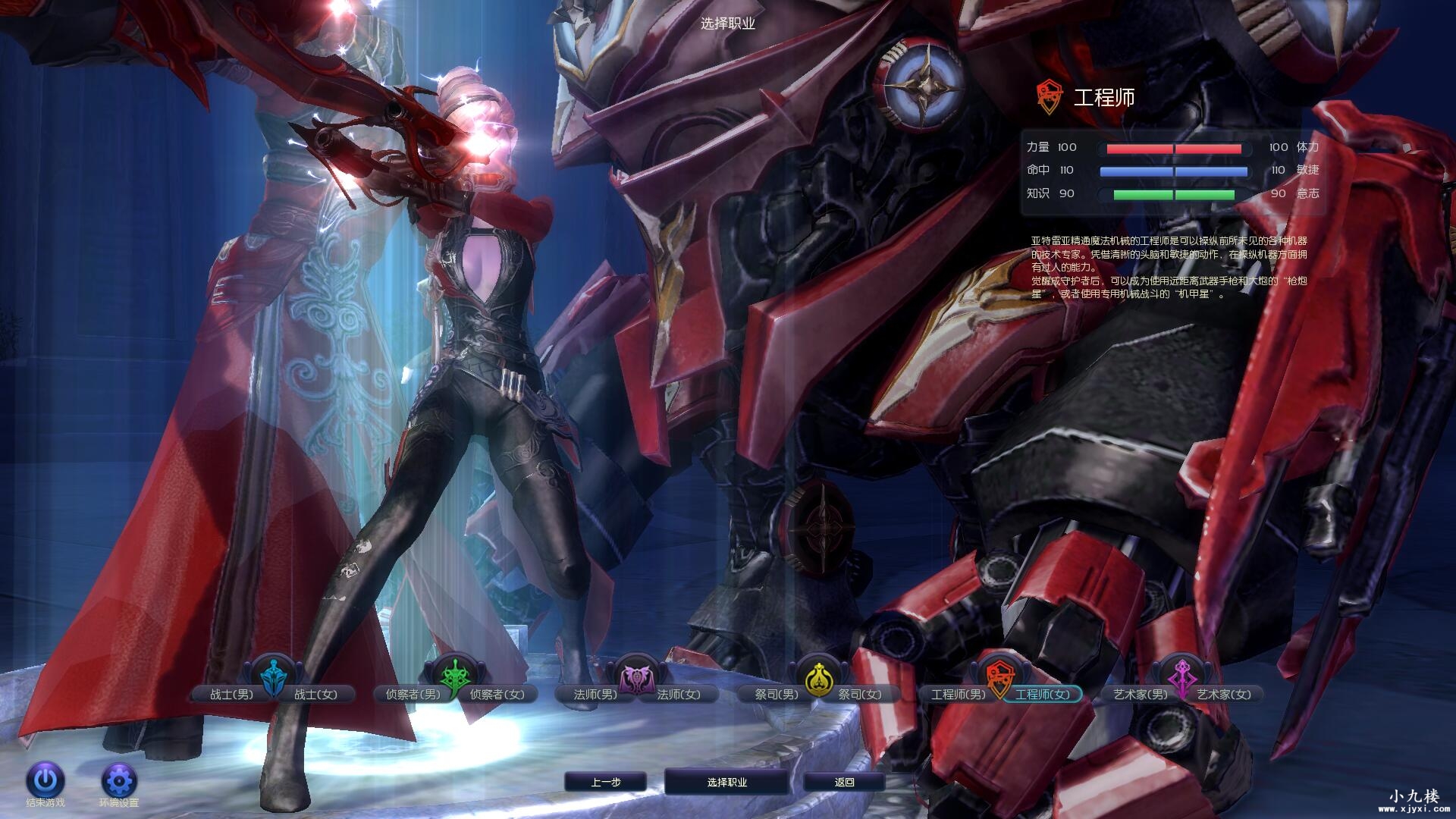Select the female Scout class 侦察者(女)
Screen dimensions: 1456x819
point(497,694)
